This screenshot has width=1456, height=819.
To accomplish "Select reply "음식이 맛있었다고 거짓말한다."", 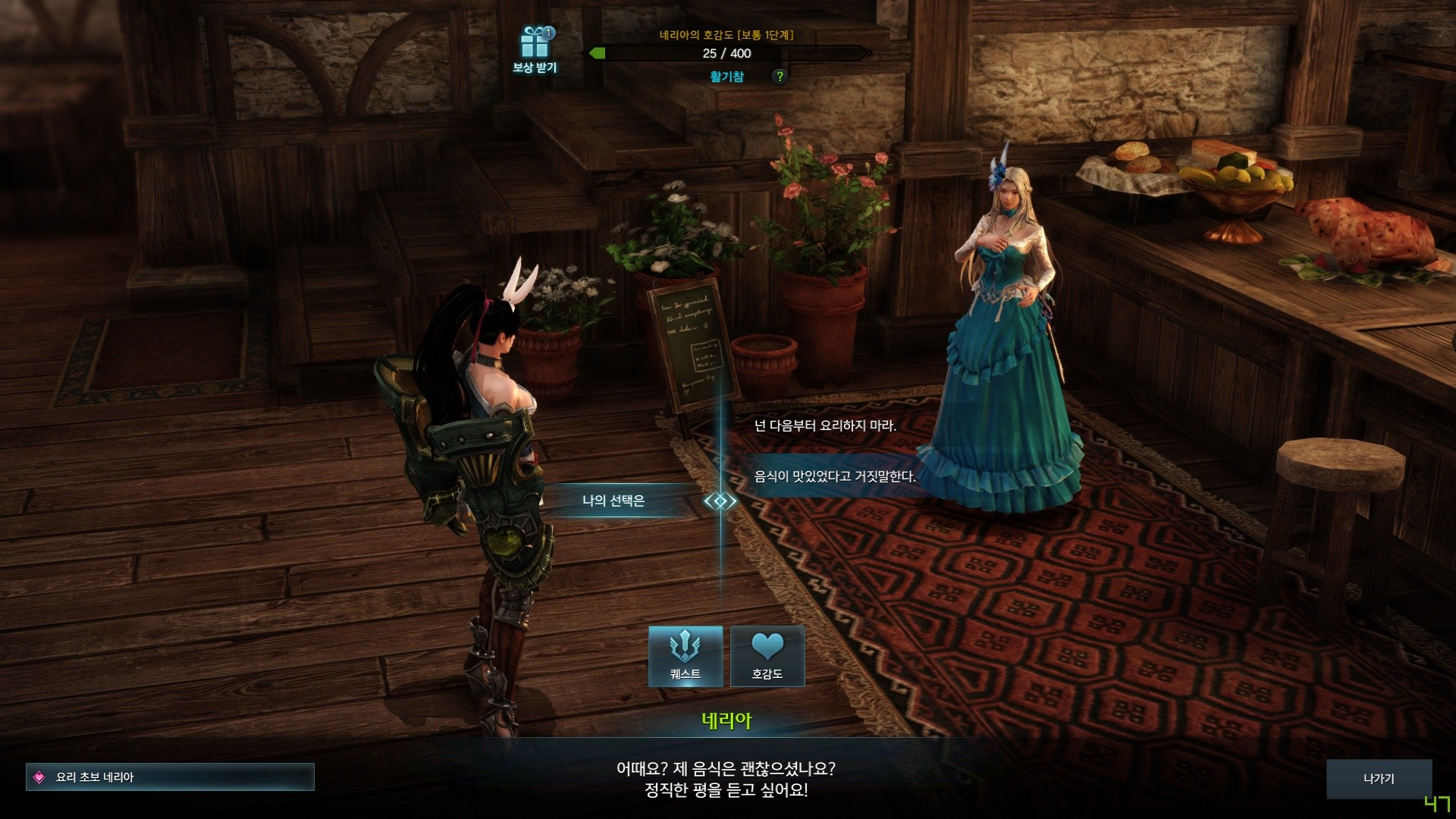I will tap(834, 476).
